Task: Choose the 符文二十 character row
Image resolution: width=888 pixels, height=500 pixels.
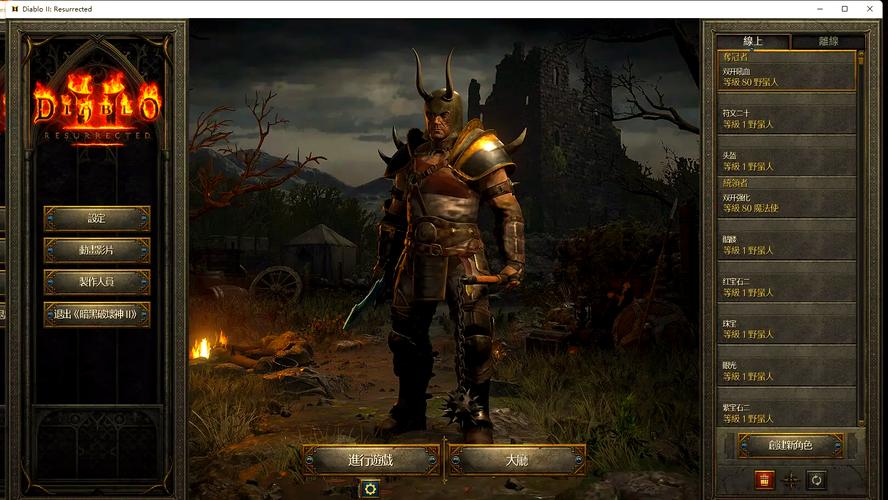Action: click(x=787, y=120)
